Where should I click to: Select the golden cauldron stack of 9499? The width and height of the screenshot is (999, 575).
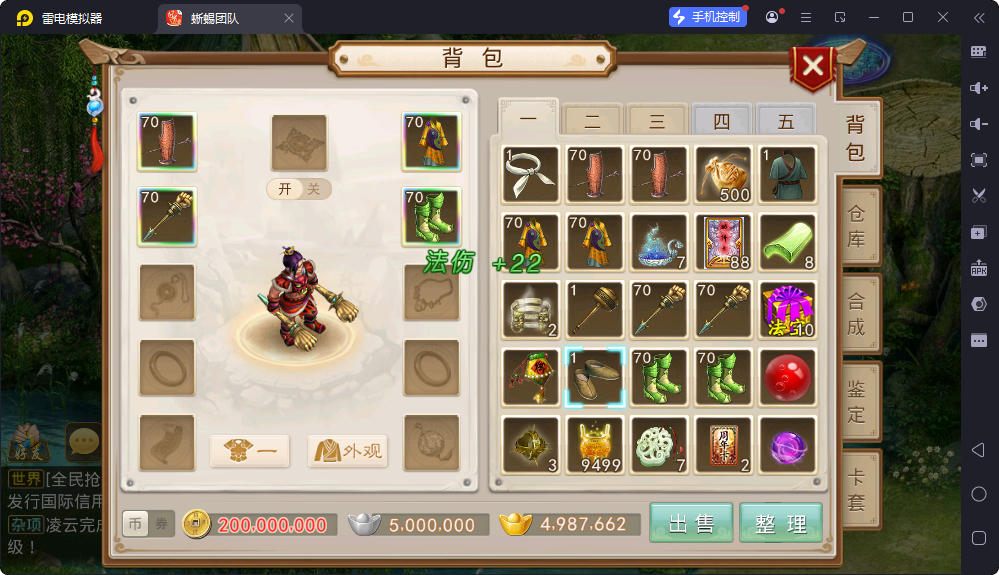595,444
